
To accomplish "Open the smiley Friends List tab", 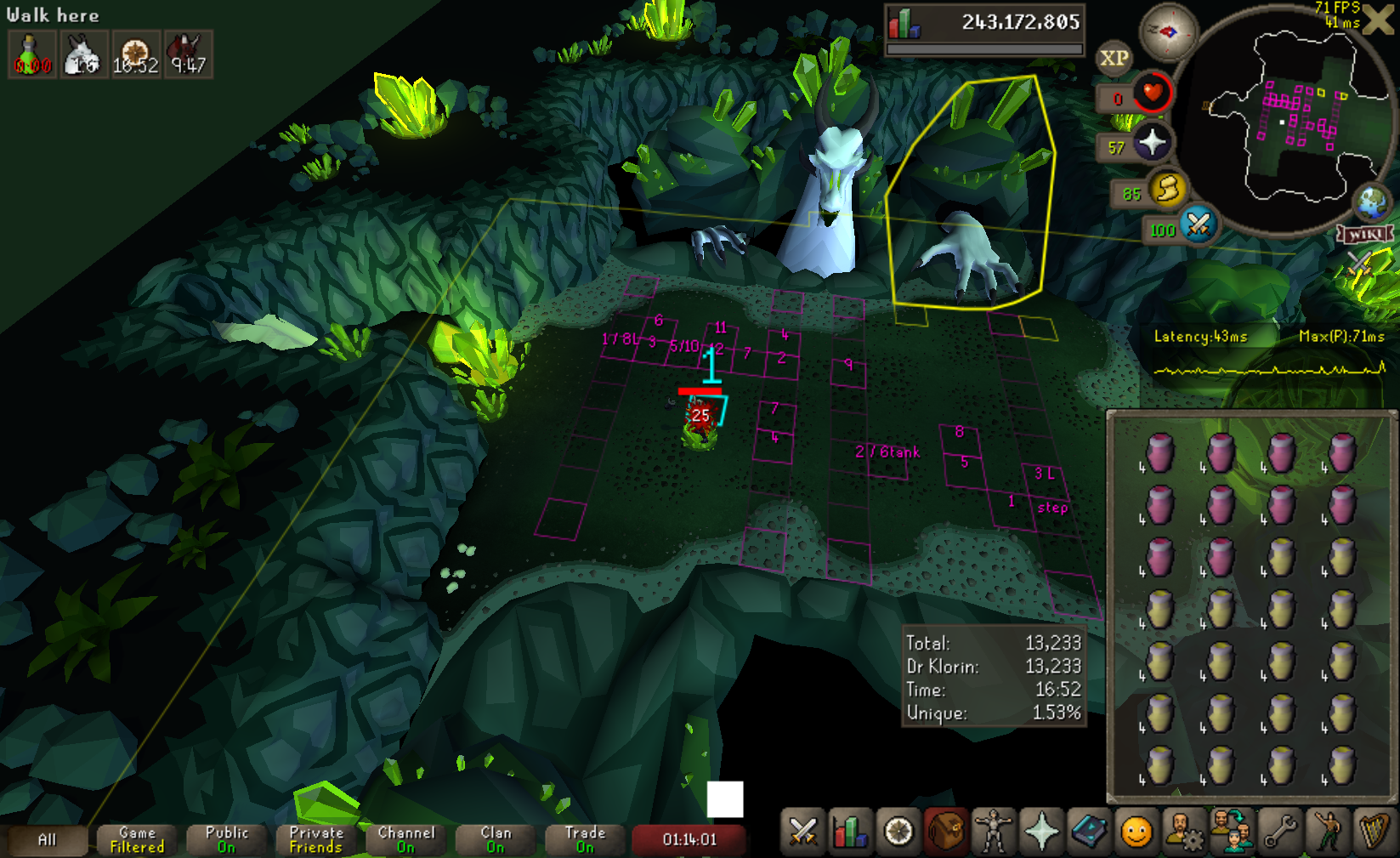I will [x=1136, y=832].
